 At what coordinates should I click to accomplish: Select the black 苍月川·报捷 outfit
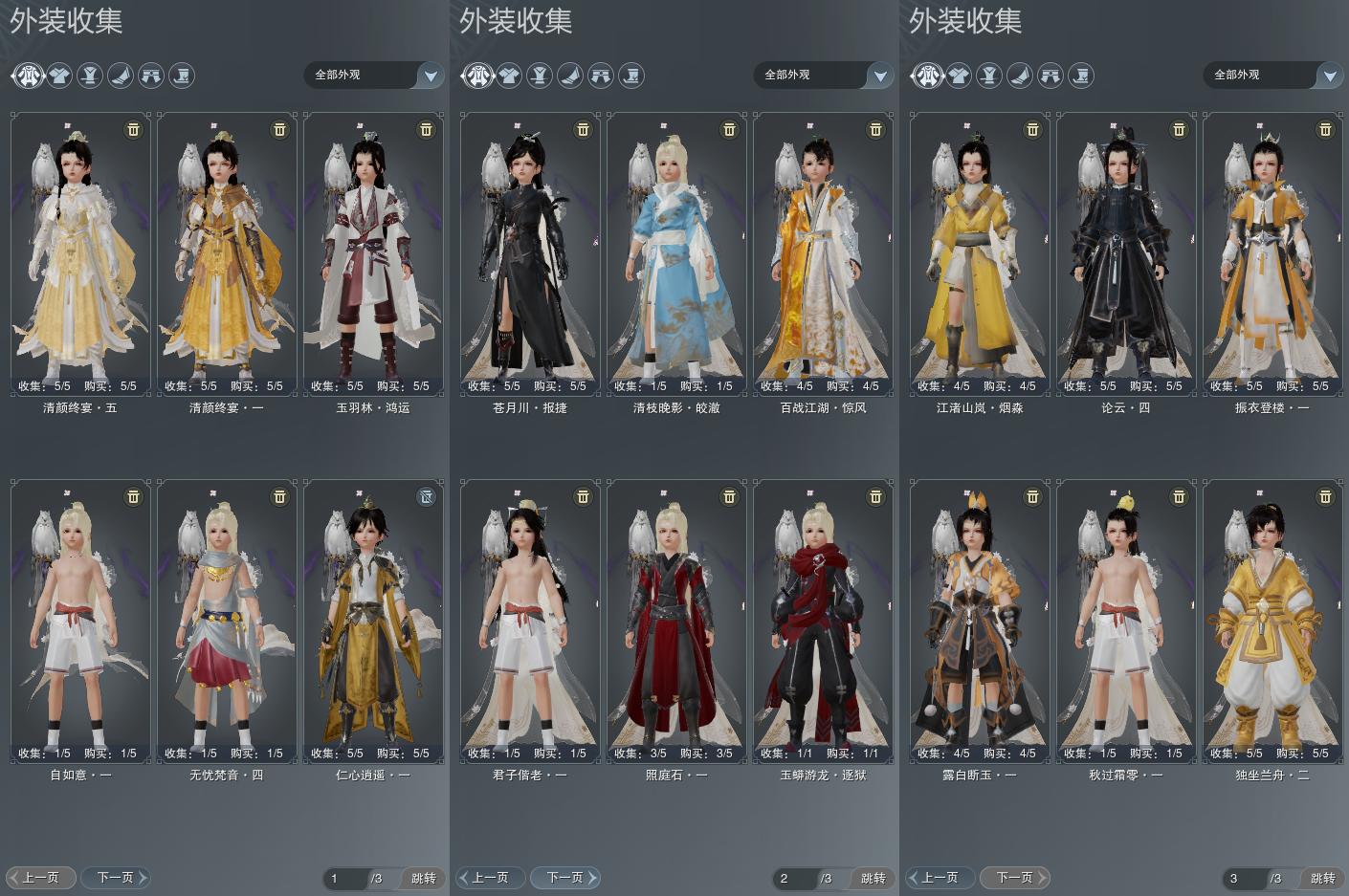click(x=530, y=253)
